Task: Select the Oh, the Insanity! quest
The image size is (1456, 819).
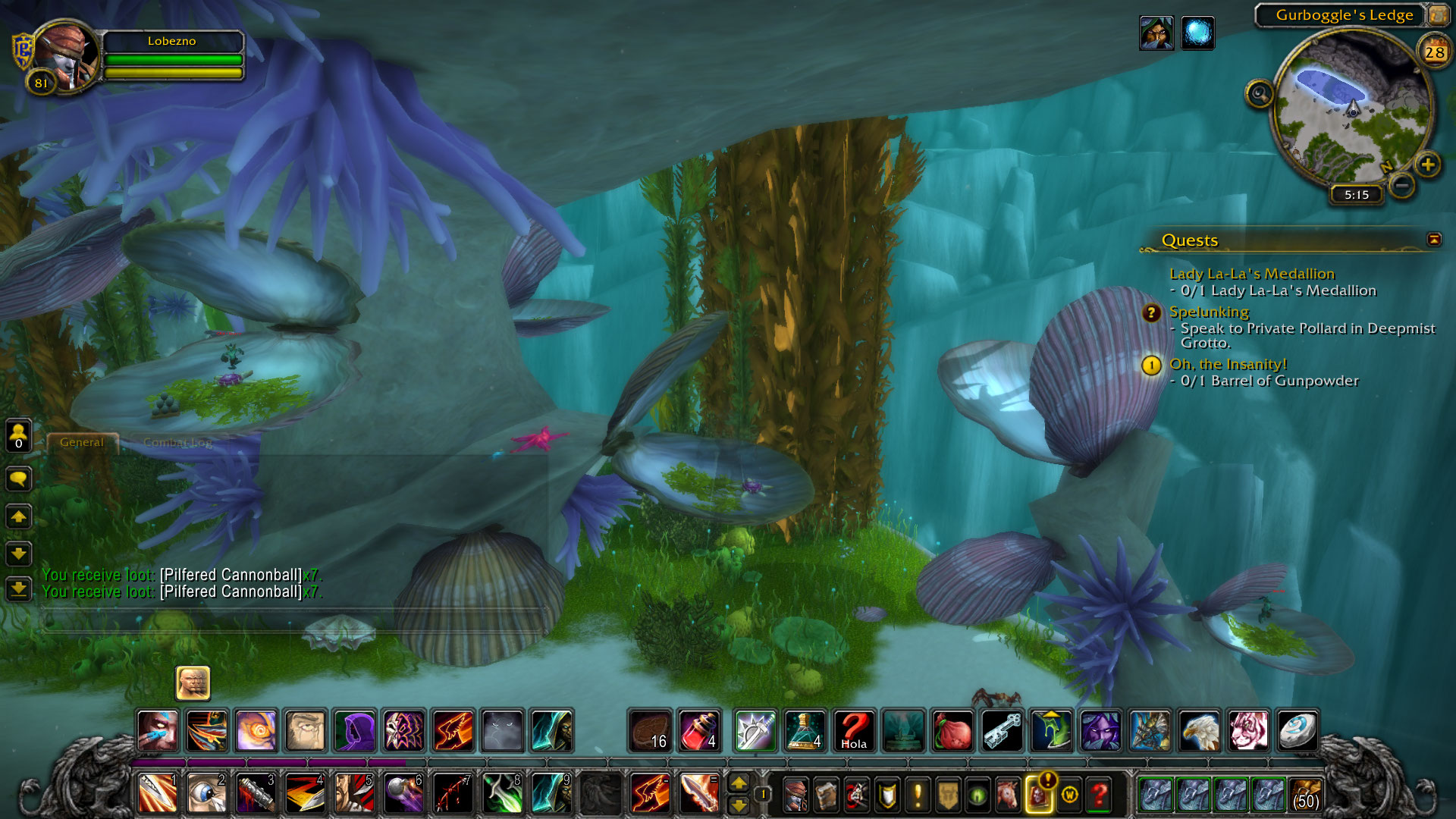Action: click(1228, 365)
